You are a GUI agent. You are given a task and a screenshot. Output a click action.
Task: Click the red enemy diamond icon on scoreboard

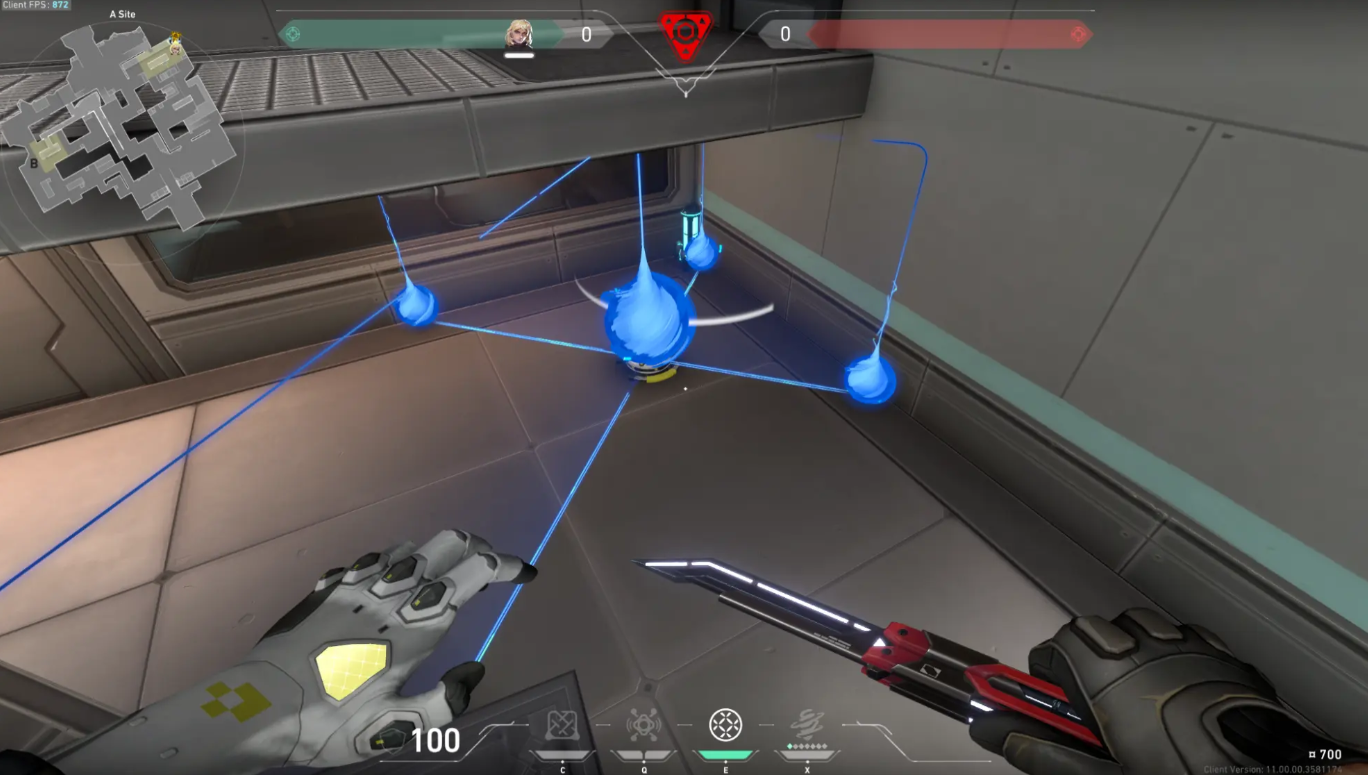click(1078, 33)
